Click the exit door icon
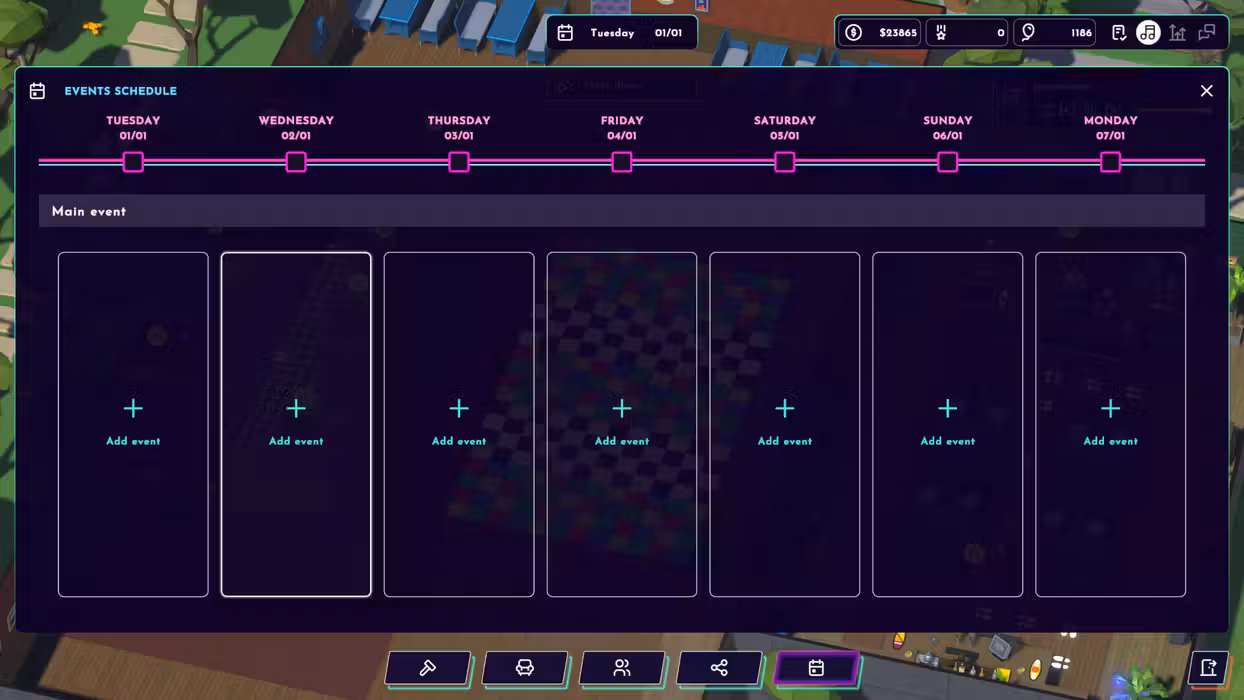 click(x=1208, y=668)
